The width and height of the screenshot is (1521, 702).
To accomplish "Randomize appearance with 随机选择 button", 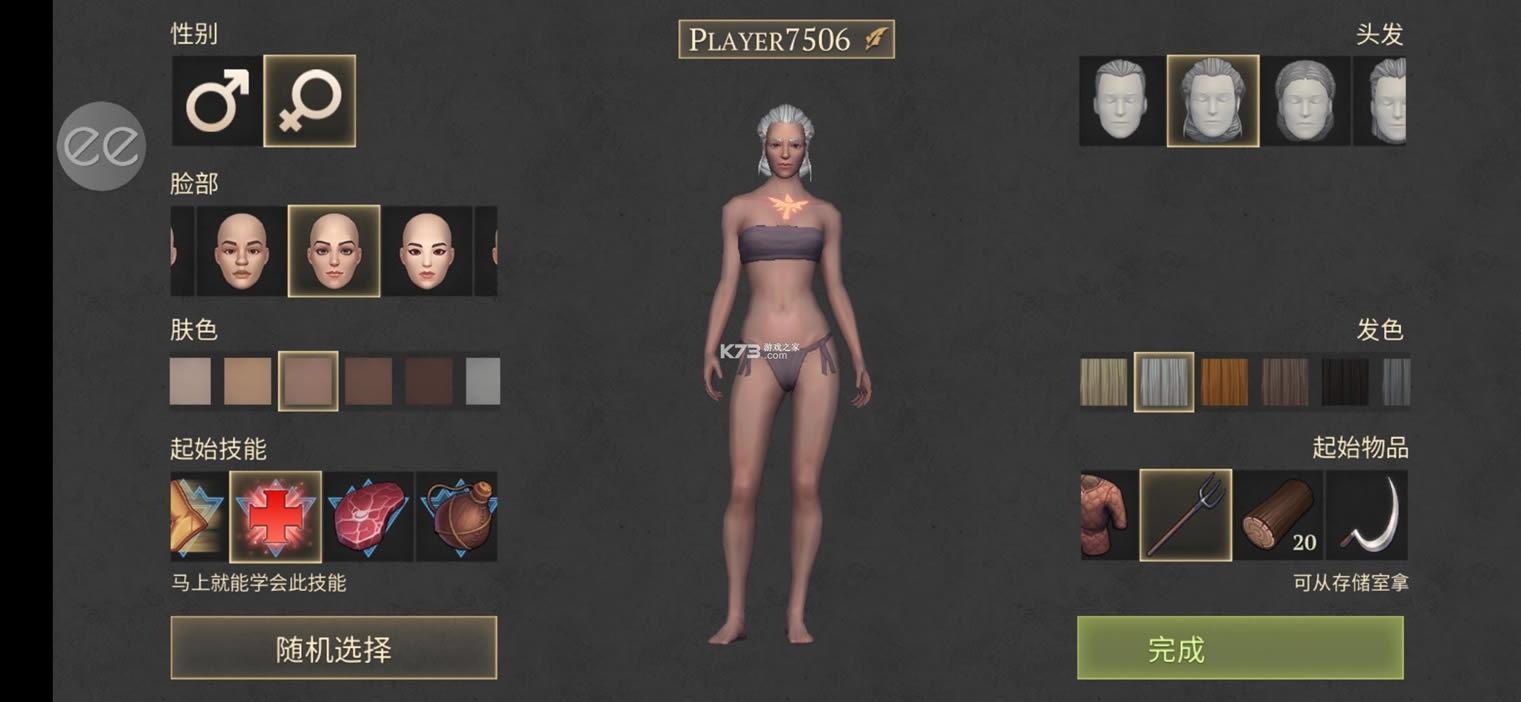I will 333,649.
